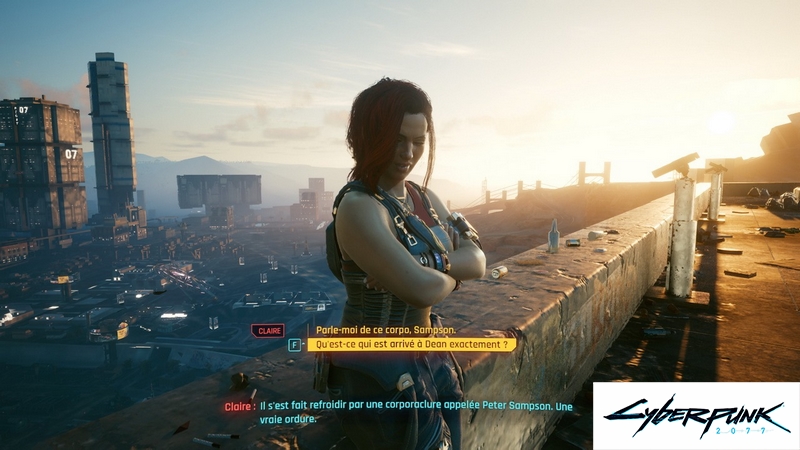Select "Qu'est-ce qui est arrivé à Dean exactement ?"
This screenshot has width=800, height=450.
[410, 345]
